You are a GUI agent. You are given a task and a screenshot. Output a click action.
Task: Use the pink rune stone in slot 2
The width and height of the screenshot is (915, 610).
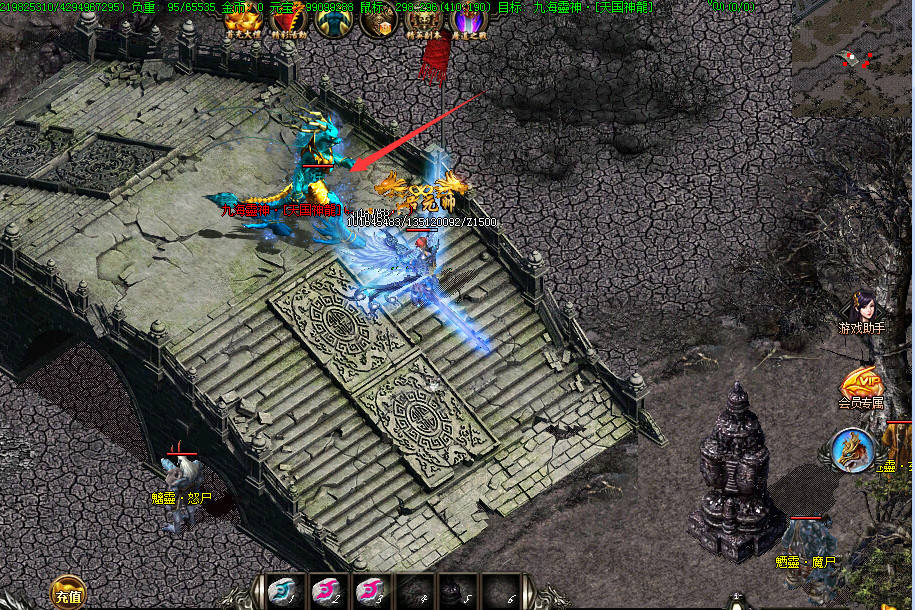tap(326, 592)
